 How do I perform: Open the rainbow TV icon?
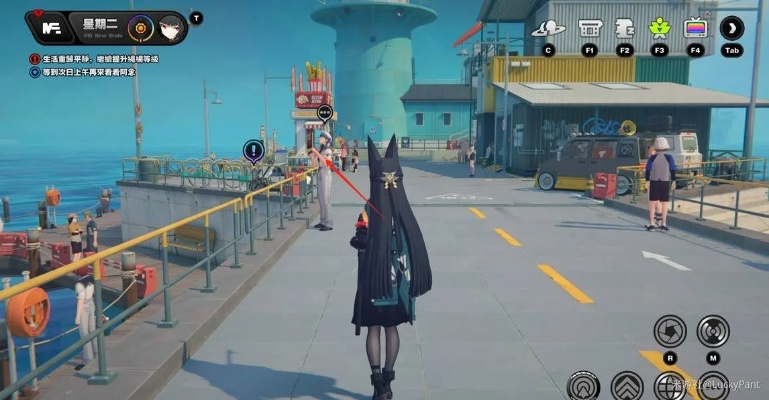[x=695, y=28]
